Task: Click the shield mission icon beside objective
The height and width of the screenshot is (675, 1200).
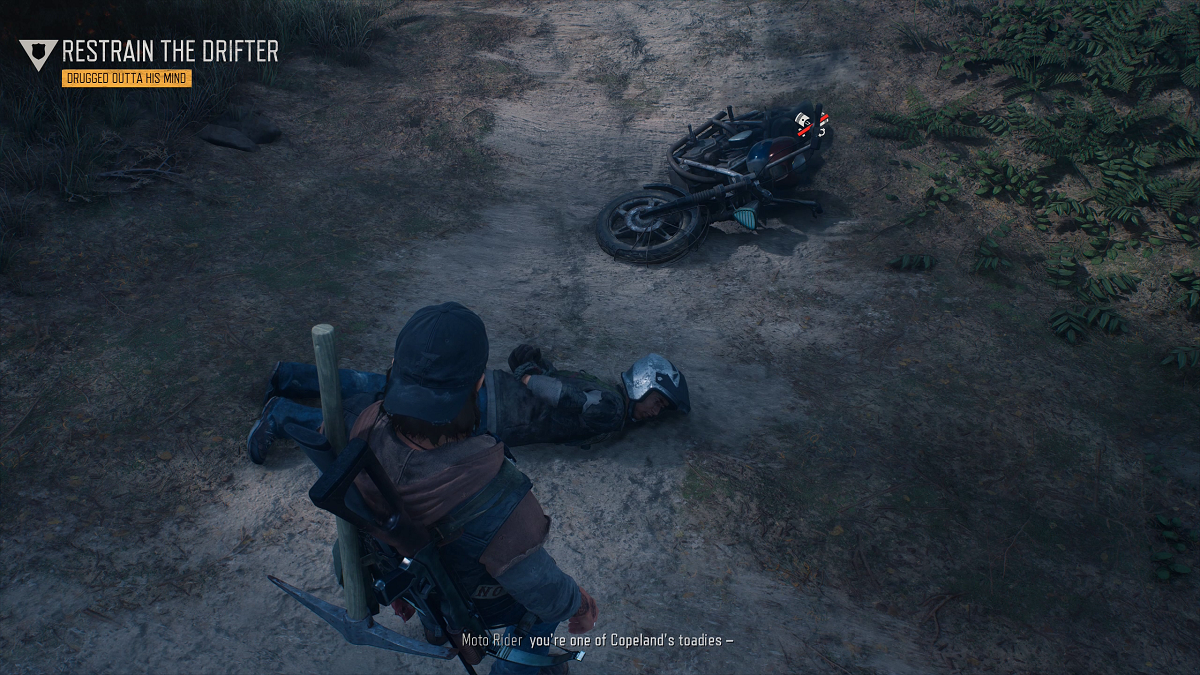Action: coord(39,54)
